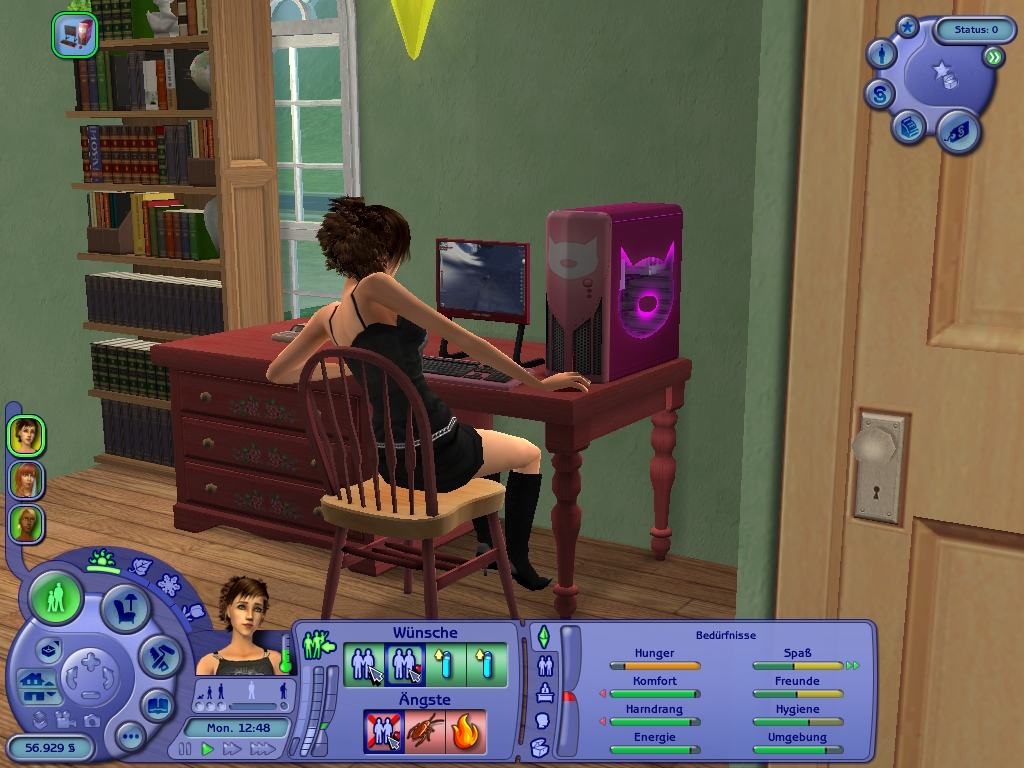Screen dimensions: 1024x768
Task: Take a snapshot with the camera icon
Action: pos(92,720)
